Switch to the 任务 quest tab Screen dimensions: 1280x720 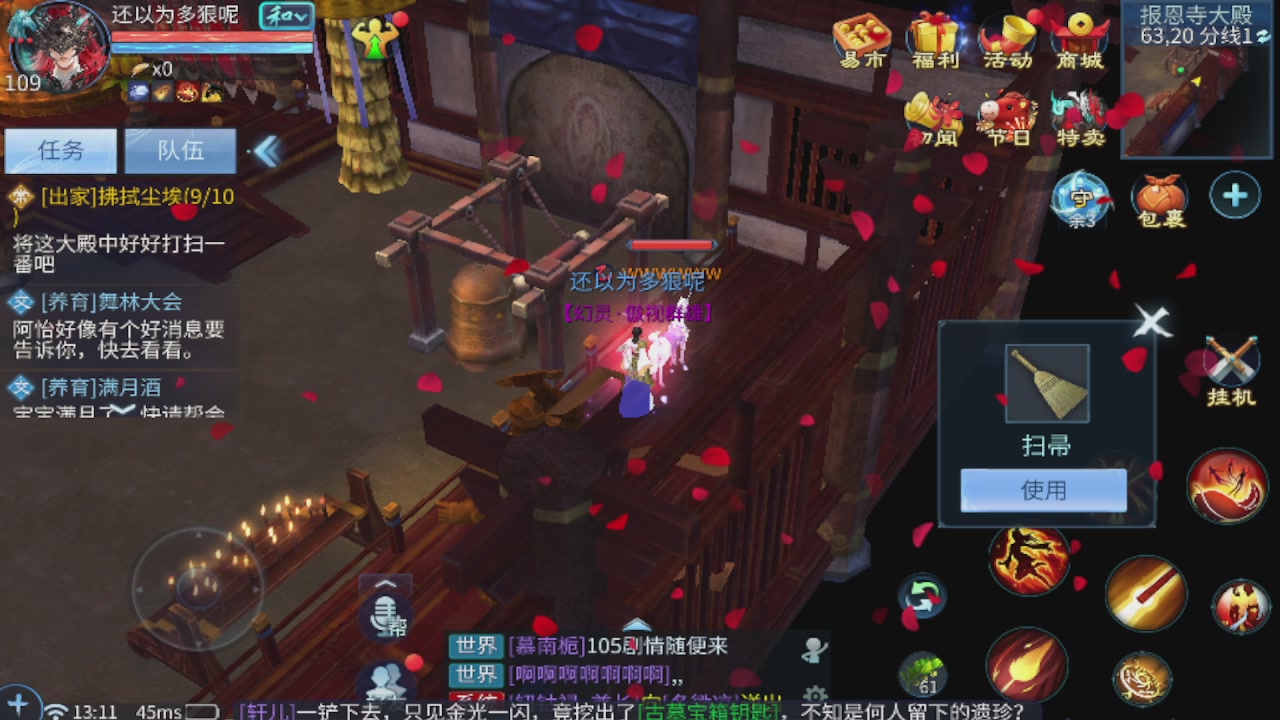tap(62, 151)
